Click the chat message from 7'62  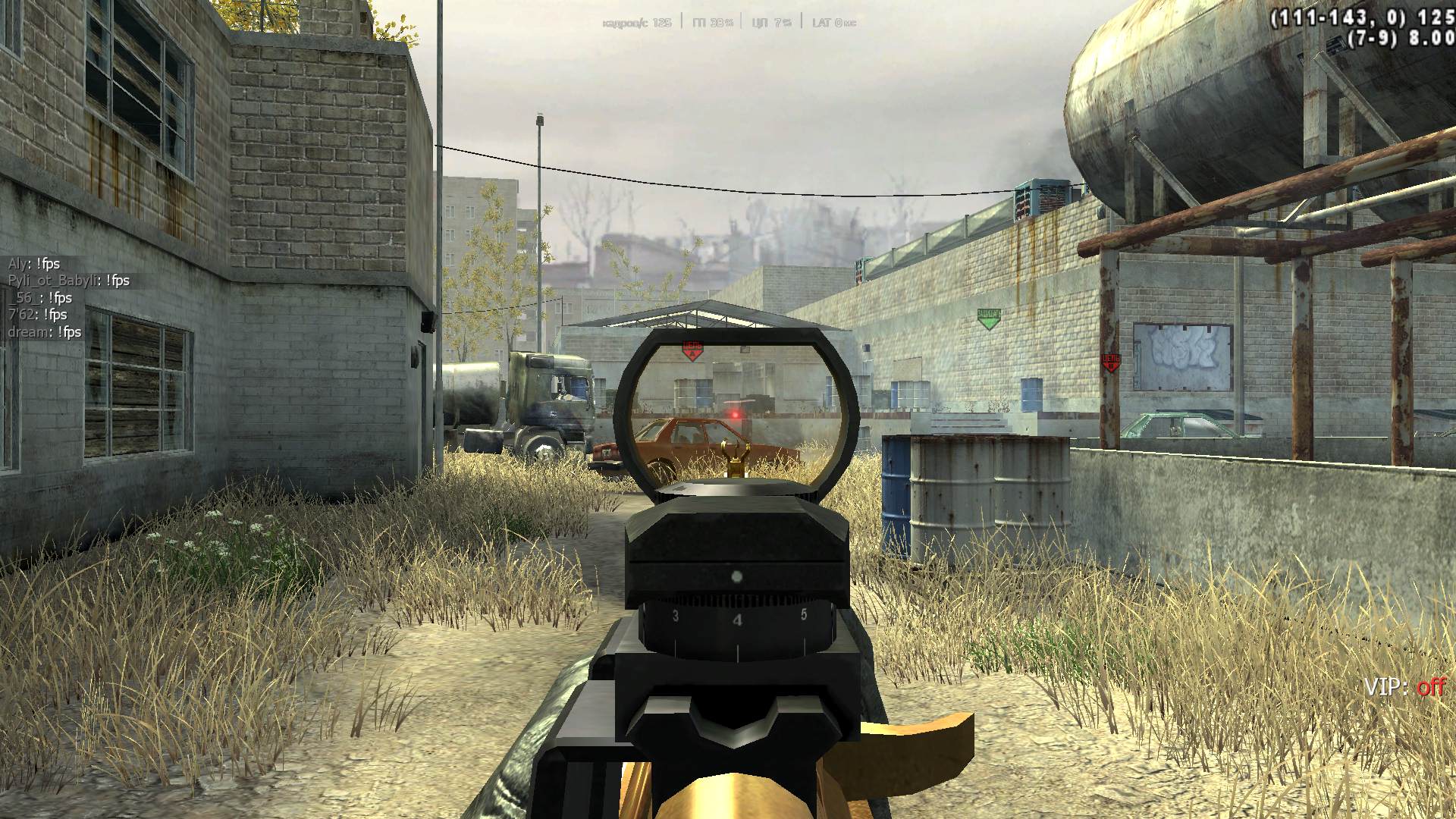point(38,315)
